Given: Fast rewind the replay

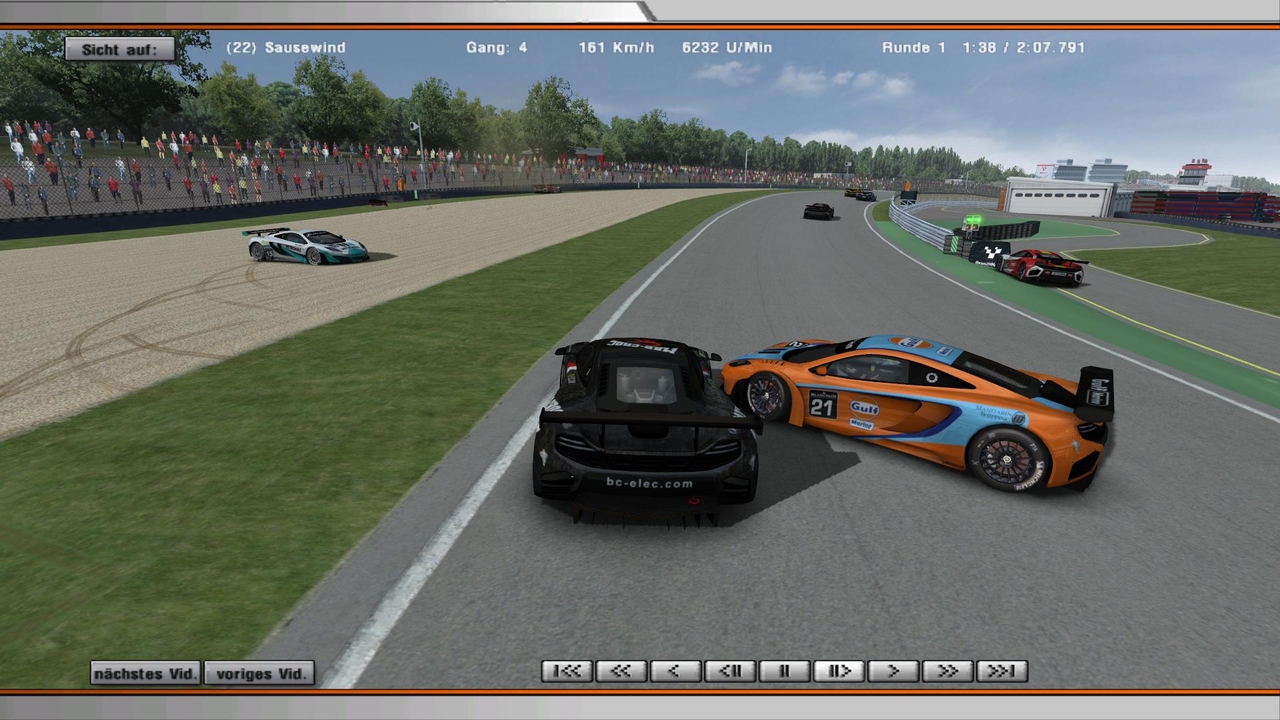Looking at the screenshot, I should click(x=621, y=671).
